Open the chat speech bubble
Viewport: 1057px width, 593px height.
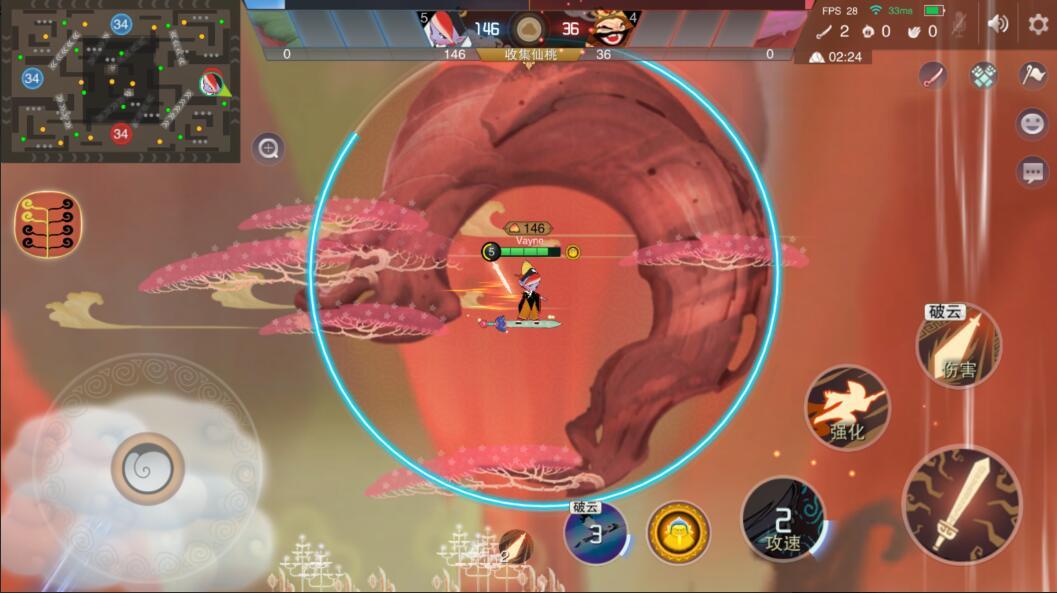(x=1032, y=172)
